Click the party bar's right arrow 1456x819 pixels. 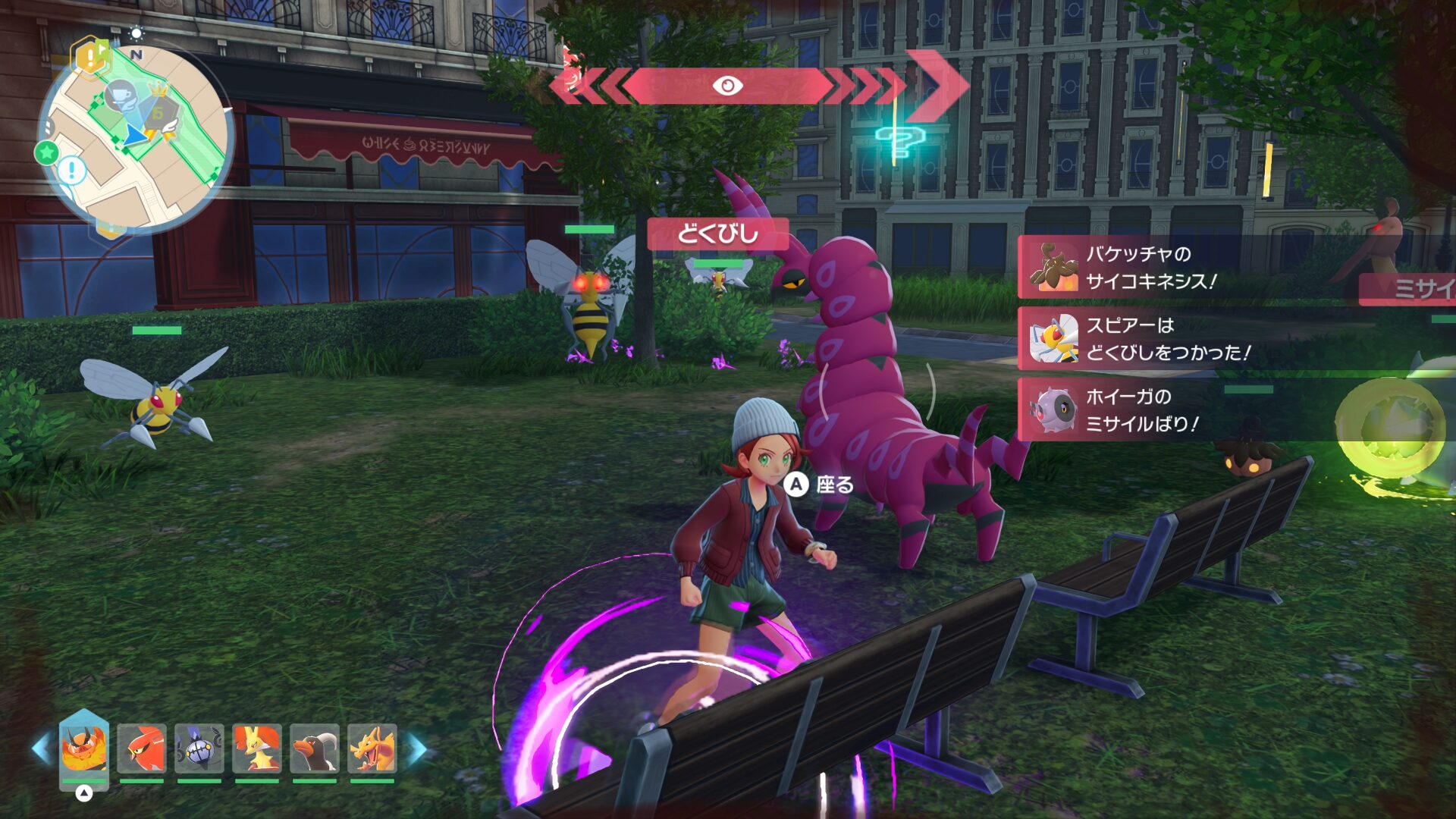[416, 748]
